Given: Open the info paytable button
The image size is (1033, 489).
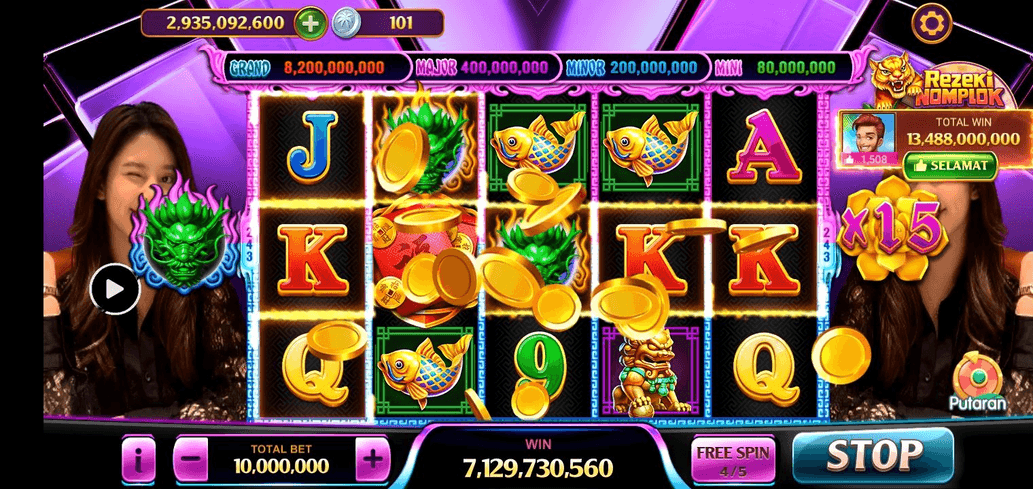Looking at the screenshot, I should click(x=138, y=460).
